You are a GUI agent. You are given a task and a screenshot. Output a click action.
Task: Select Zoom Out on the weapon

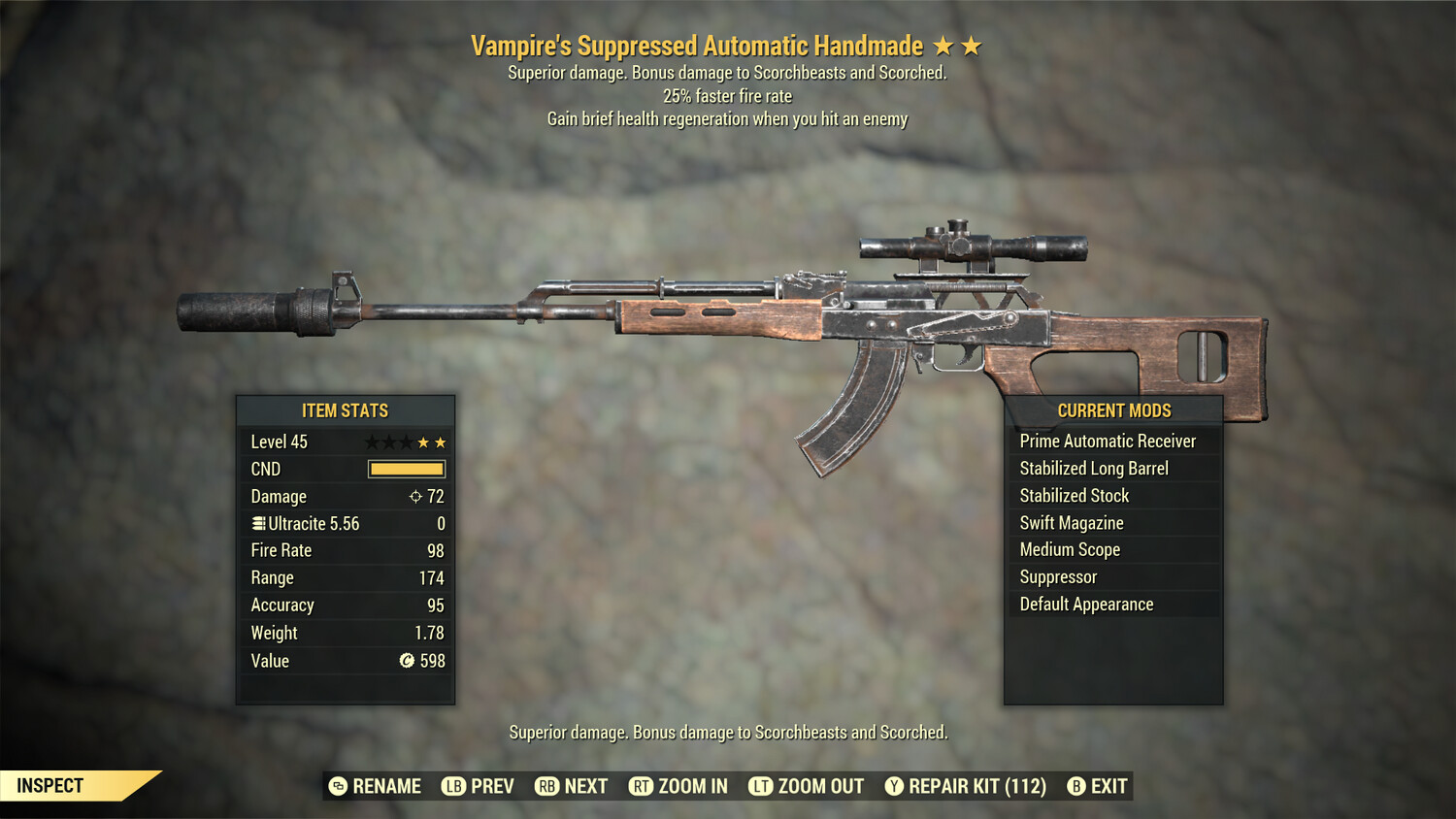point(807,786)
